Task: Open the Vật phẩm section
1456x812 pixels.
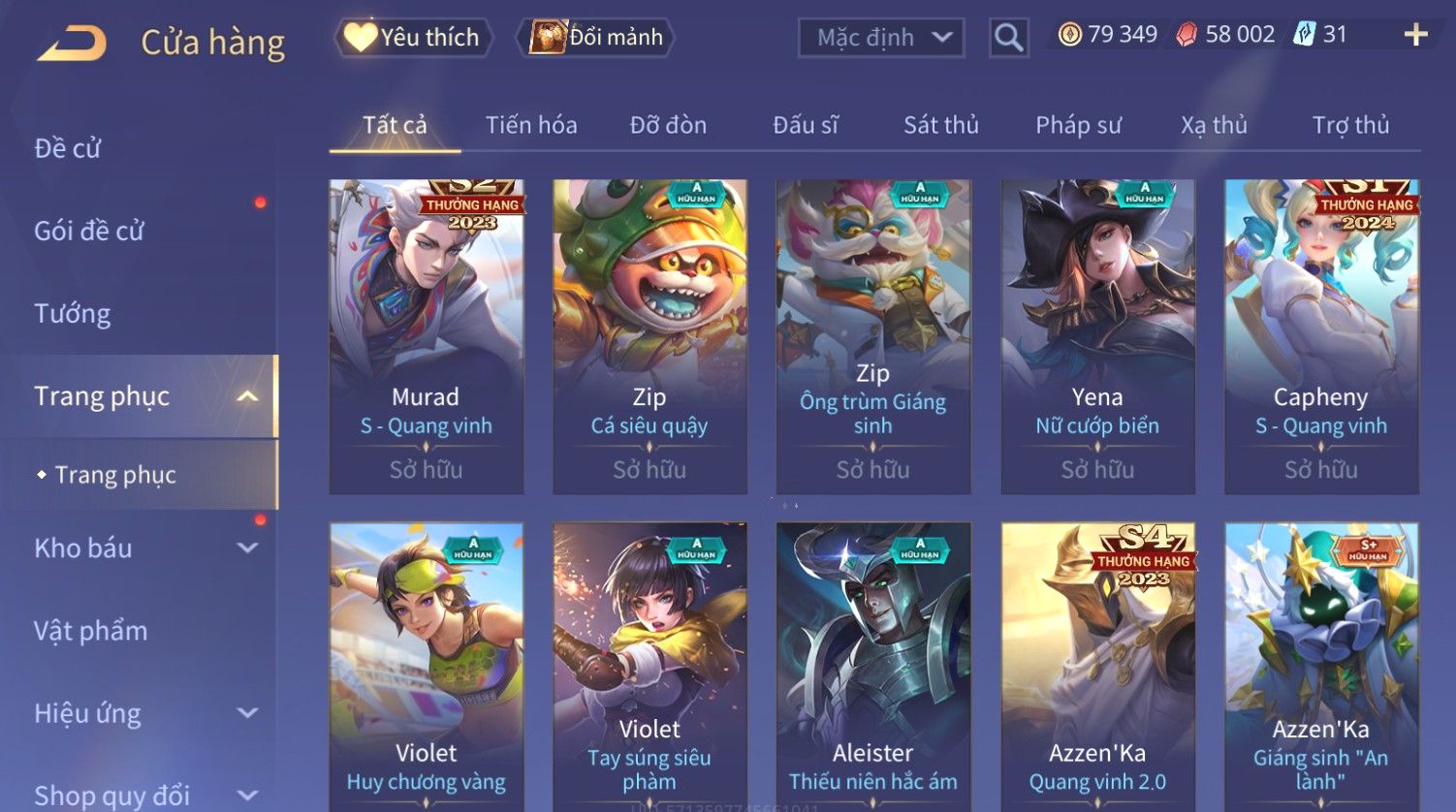Action: click(91, 631)
